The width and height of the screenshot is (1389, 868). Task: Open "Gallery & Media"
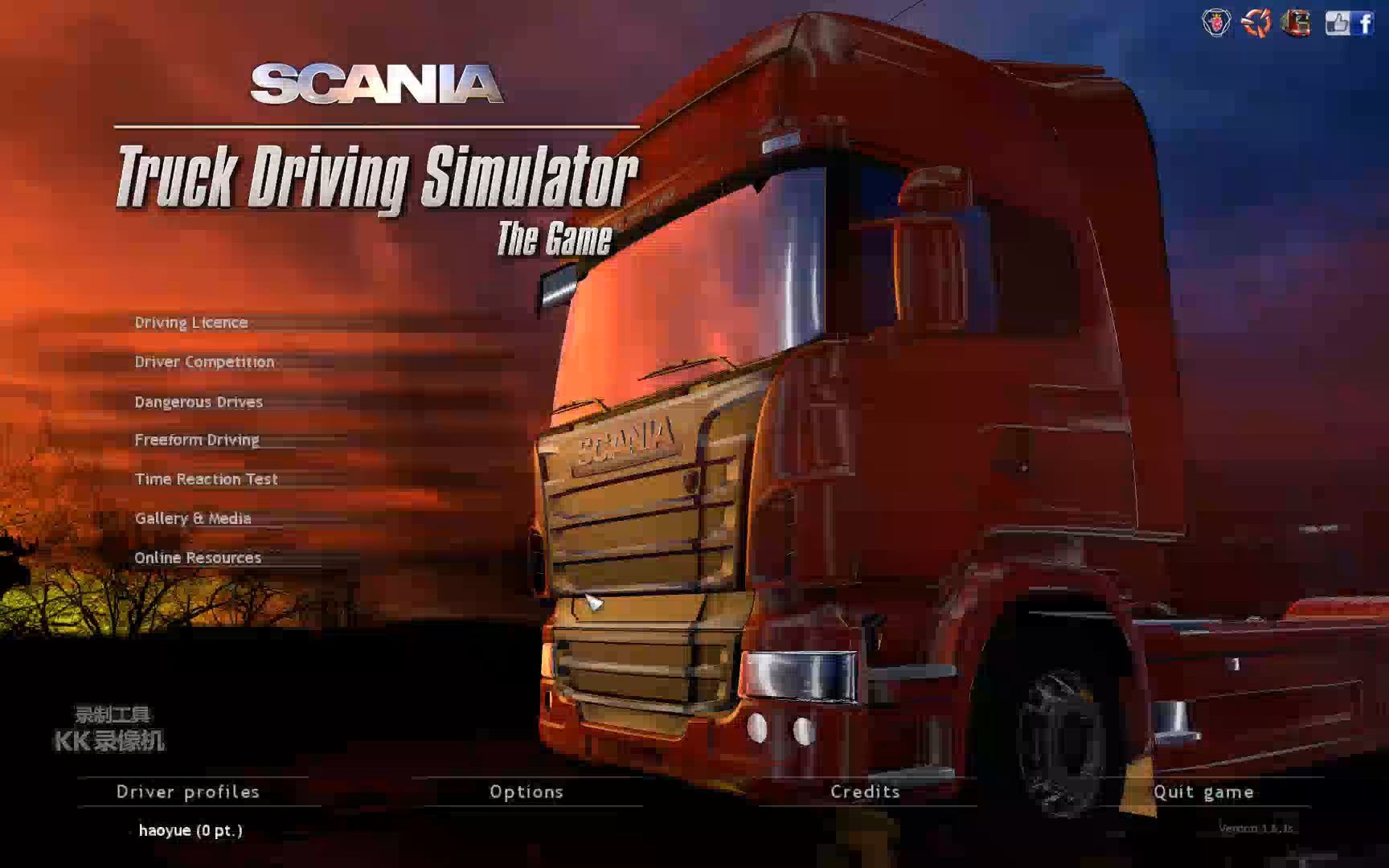tap(194, 518)
